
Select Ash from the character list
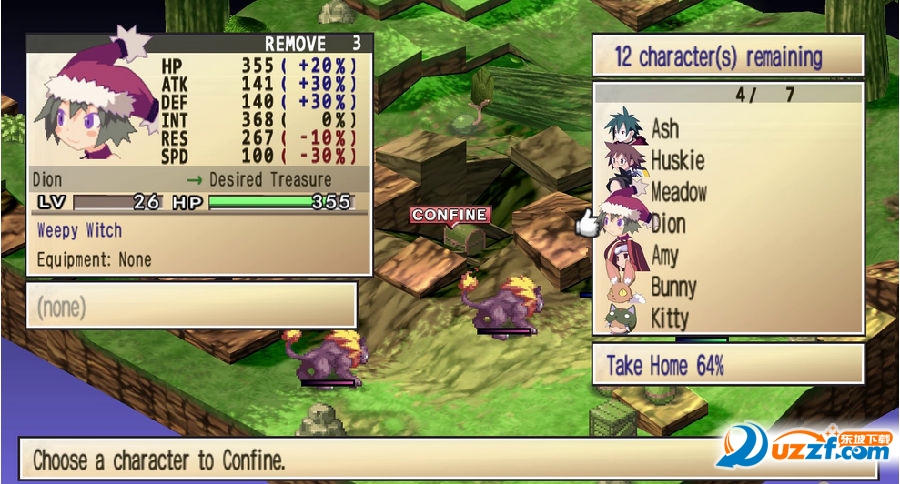tap(665, 129)
